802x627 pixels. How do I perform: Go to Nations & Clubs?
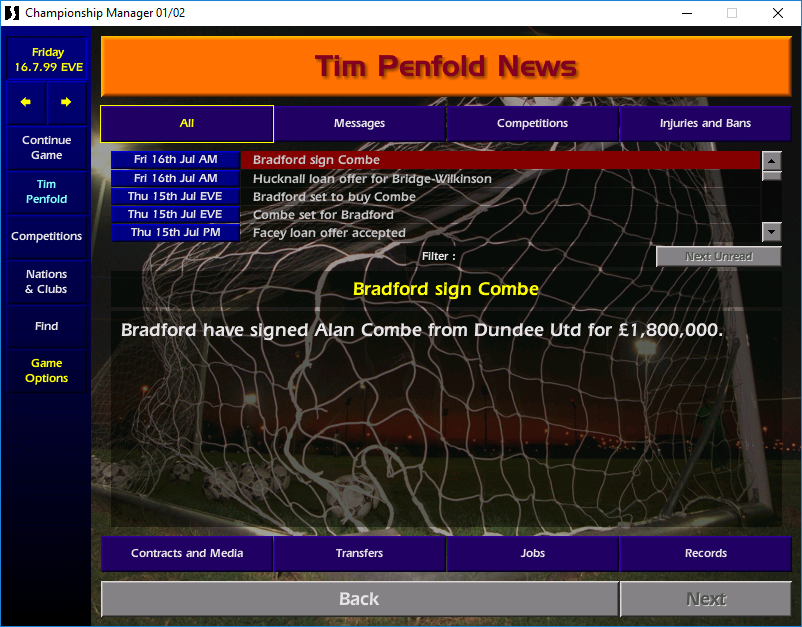47,281
